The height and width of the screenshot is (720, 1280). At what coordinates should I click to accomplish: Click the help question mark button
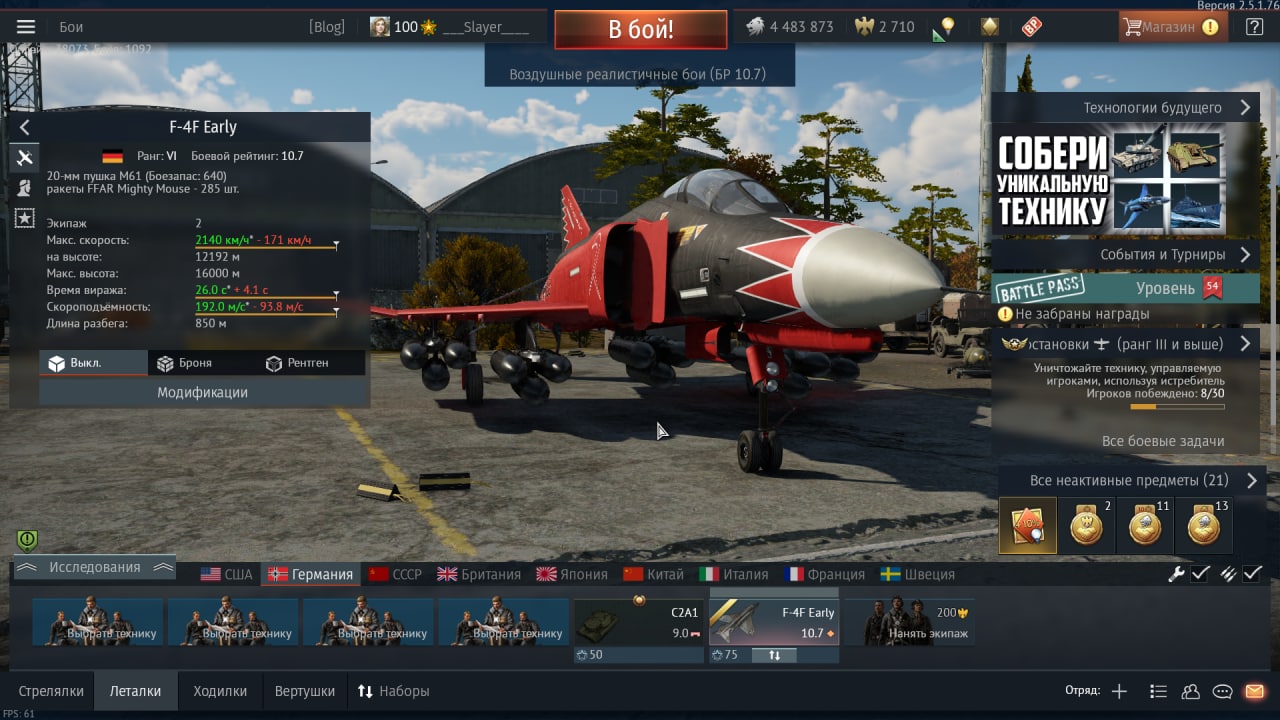pyautogui.click(x=1254, y=27)
